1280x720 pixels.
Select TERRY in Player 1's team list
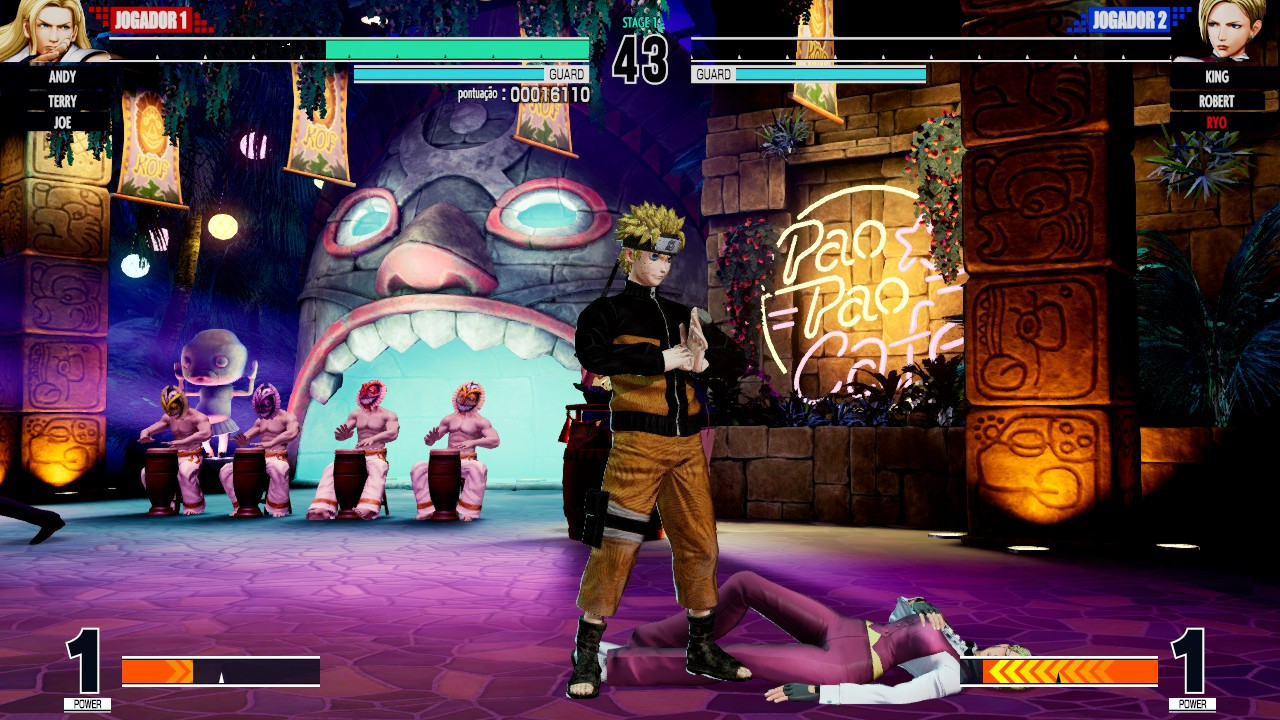pos(62,101)
